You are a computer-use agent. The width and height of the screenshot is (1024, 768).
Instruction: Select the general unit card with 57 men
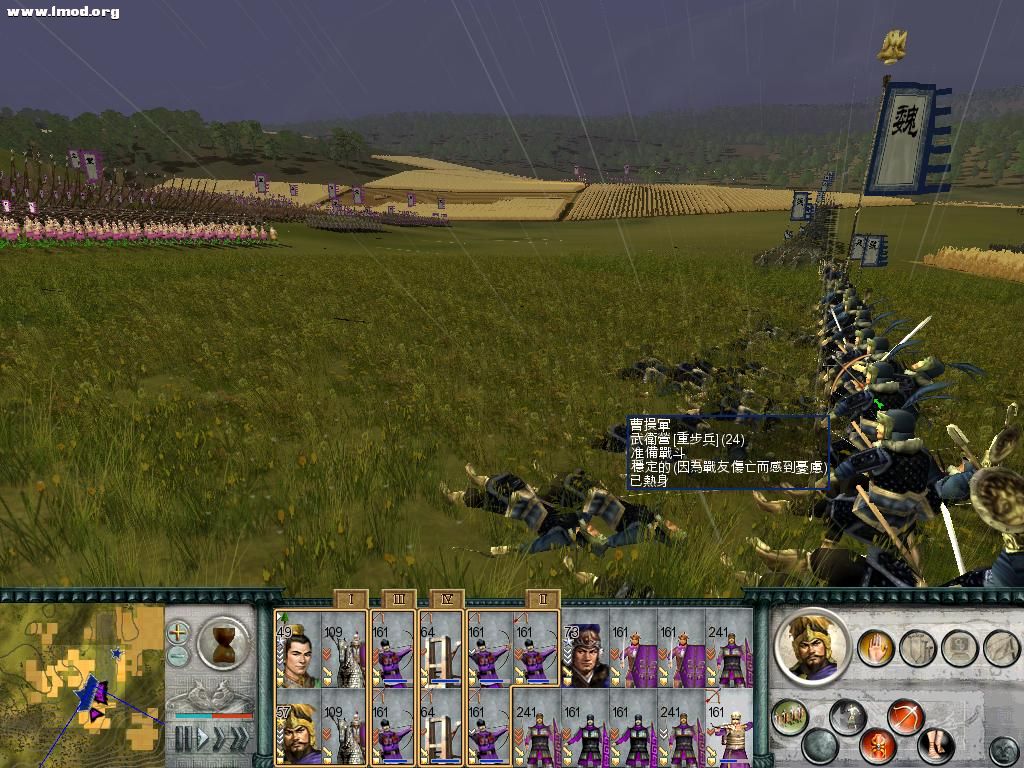pos(297,726)
